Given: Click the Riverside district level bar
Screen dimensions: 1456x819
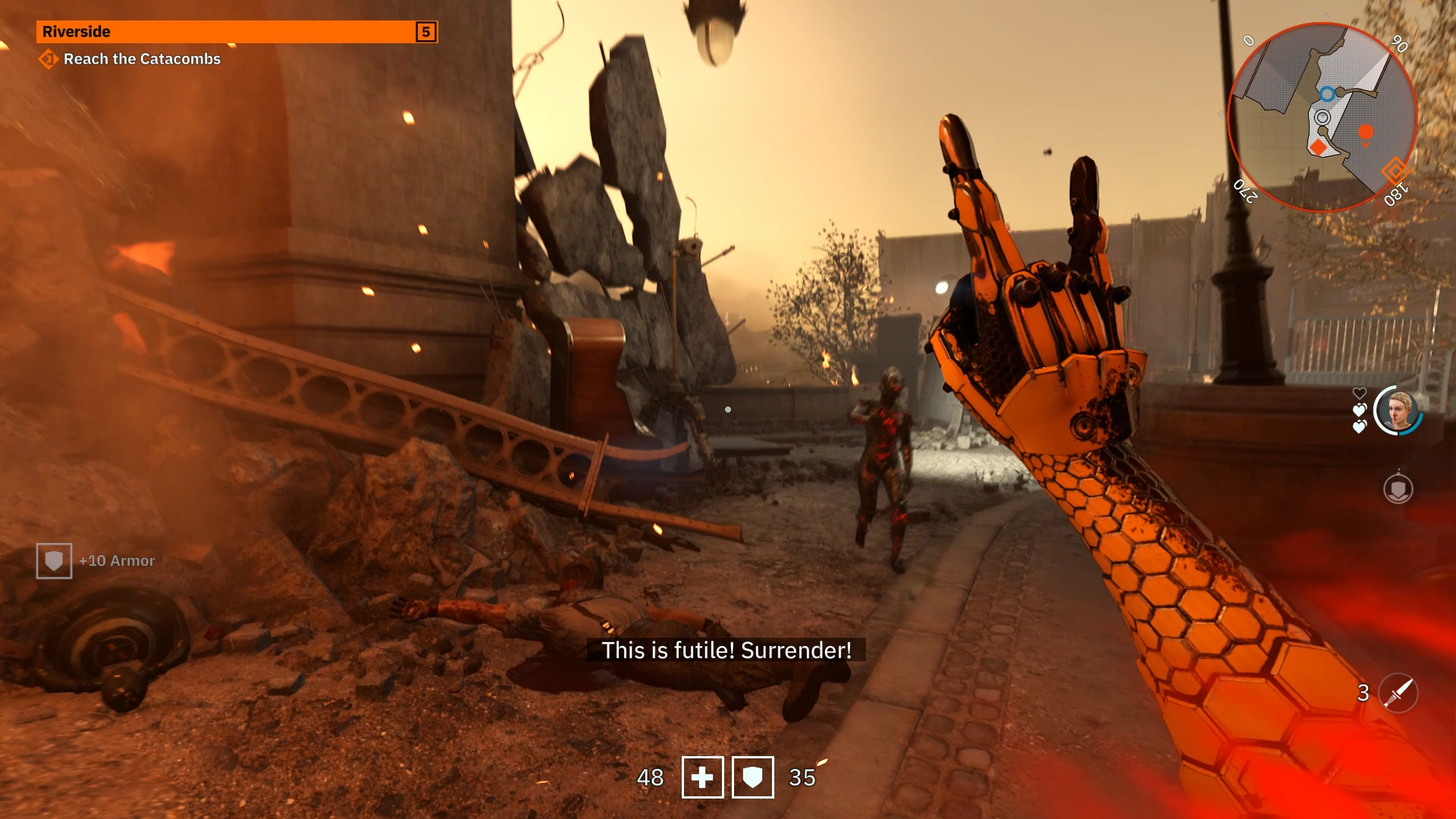Looking at the screenshot, I should (x=236, y=32).
